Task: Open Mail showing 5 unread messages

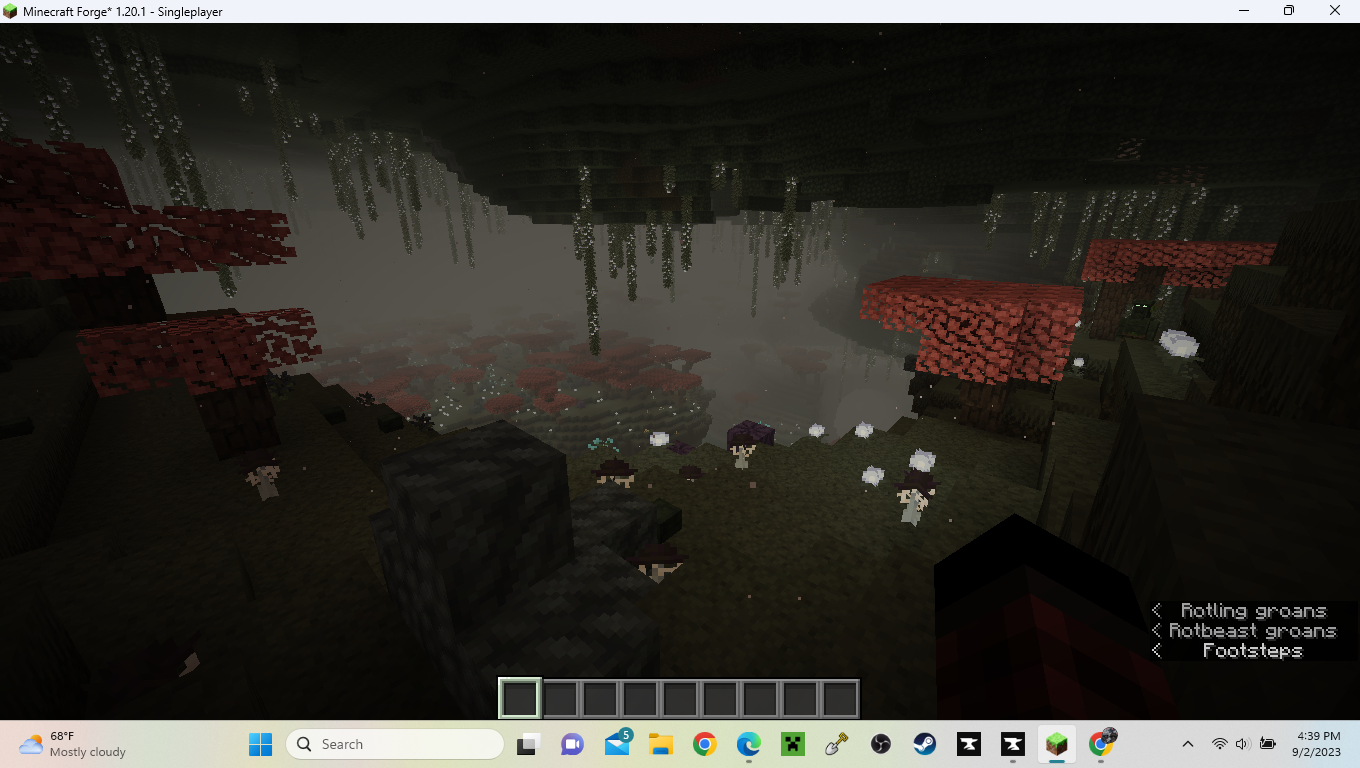Action: [x=616, y=744]
